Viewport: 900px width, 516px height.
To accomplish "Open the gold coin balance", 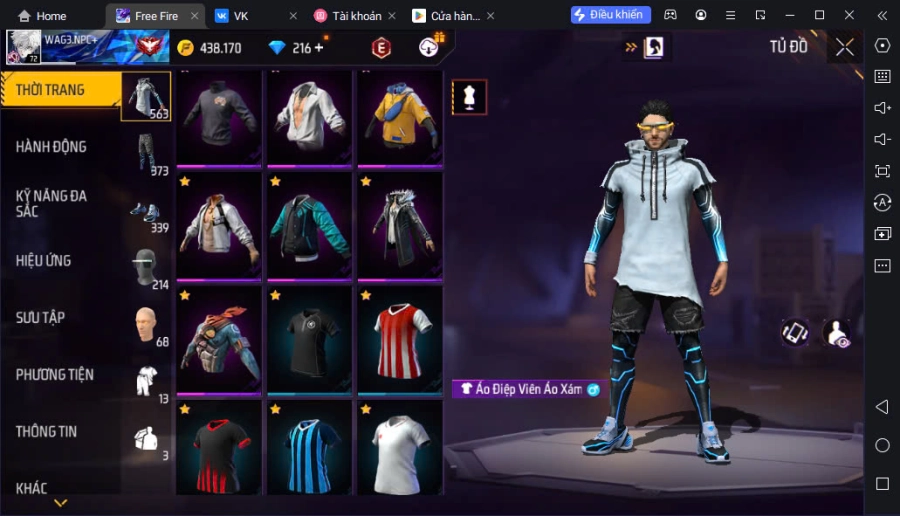I will click(210, 48).
